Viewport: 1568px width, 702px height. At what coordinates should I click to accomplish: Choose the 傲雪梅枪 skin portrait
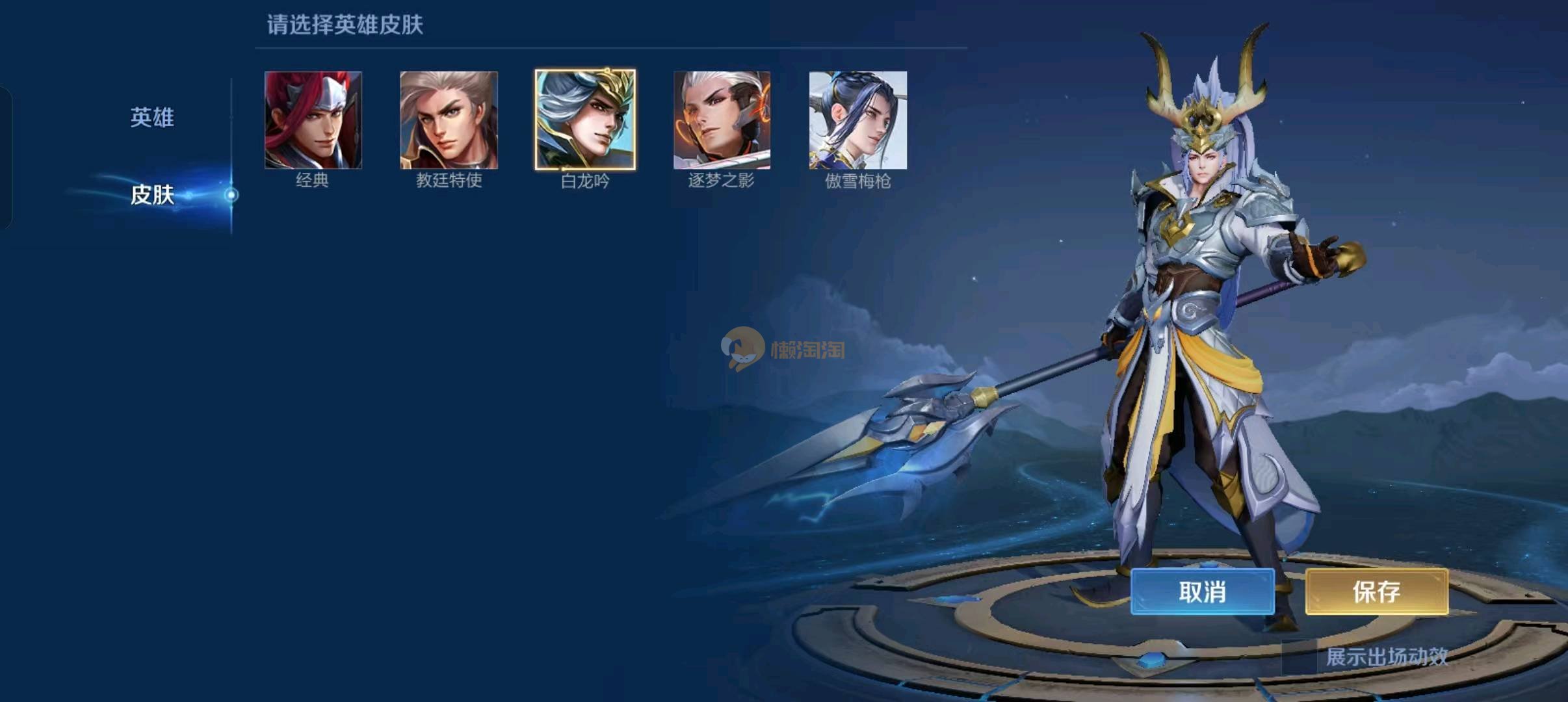[x=857, y=120]
